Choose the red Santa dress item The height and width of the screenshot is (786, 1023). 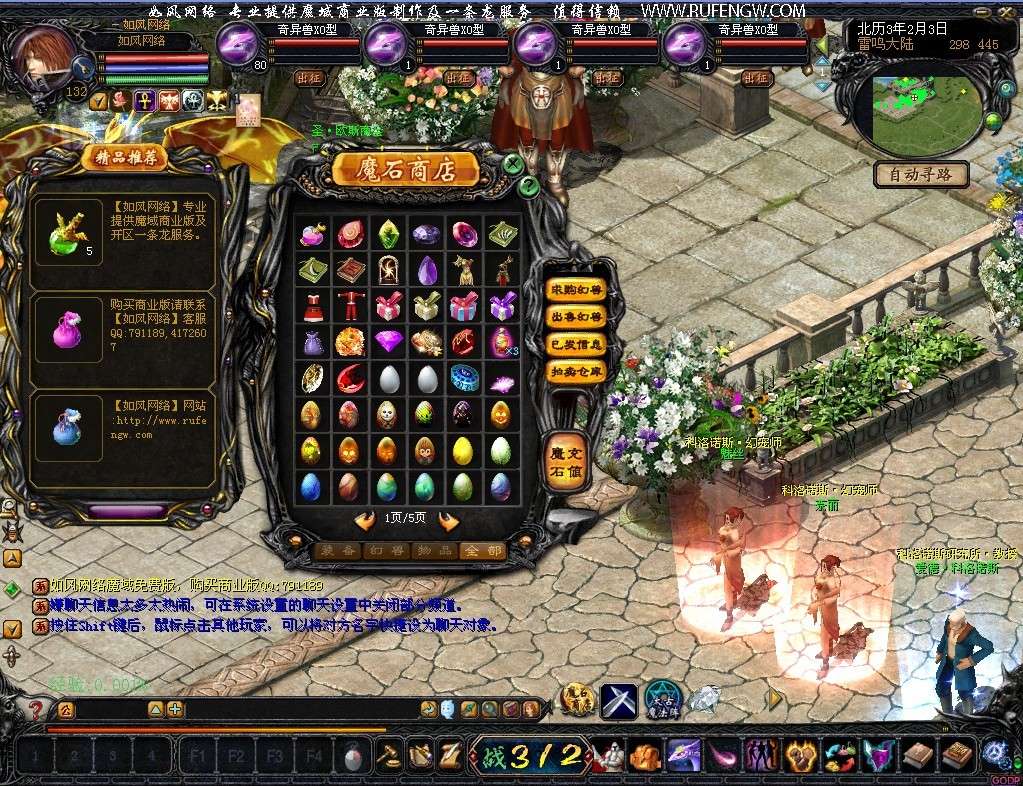(312, 305)
